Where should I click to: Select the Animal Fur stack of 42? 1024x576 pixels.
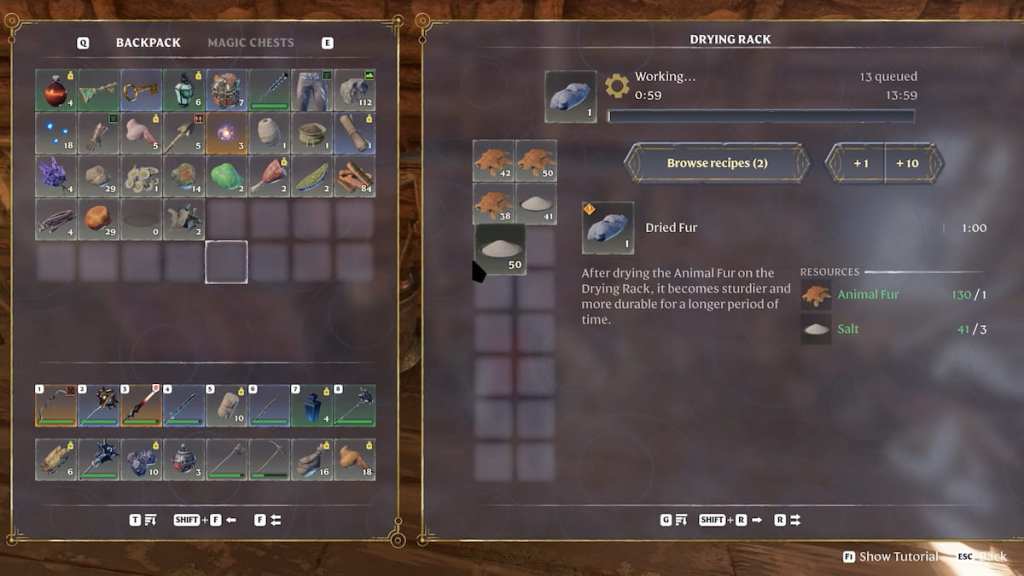pos(493,161)
